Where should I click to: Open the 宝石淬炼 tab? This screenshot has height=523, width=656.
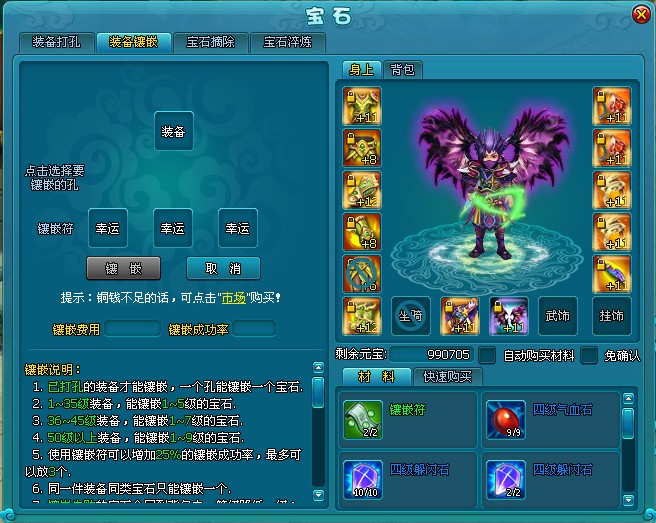tap(288, 42)
